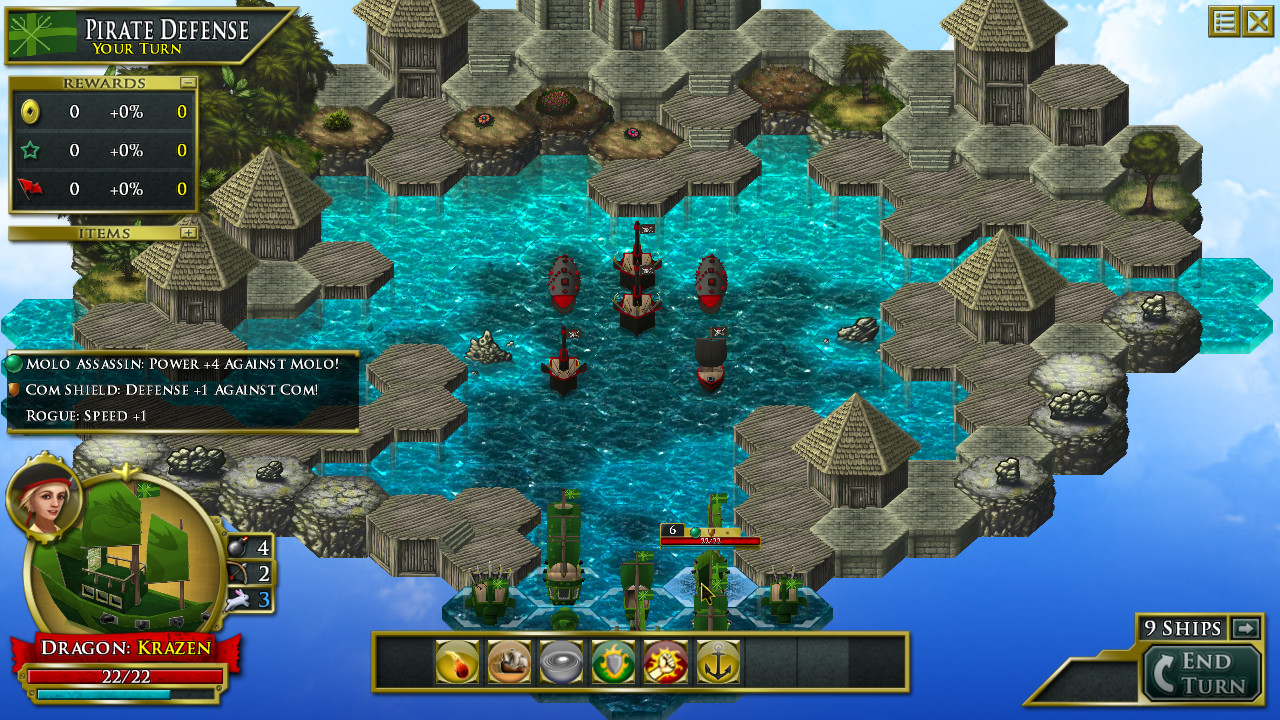
Task: Use the water ripple ability
Action: (560, 662)
